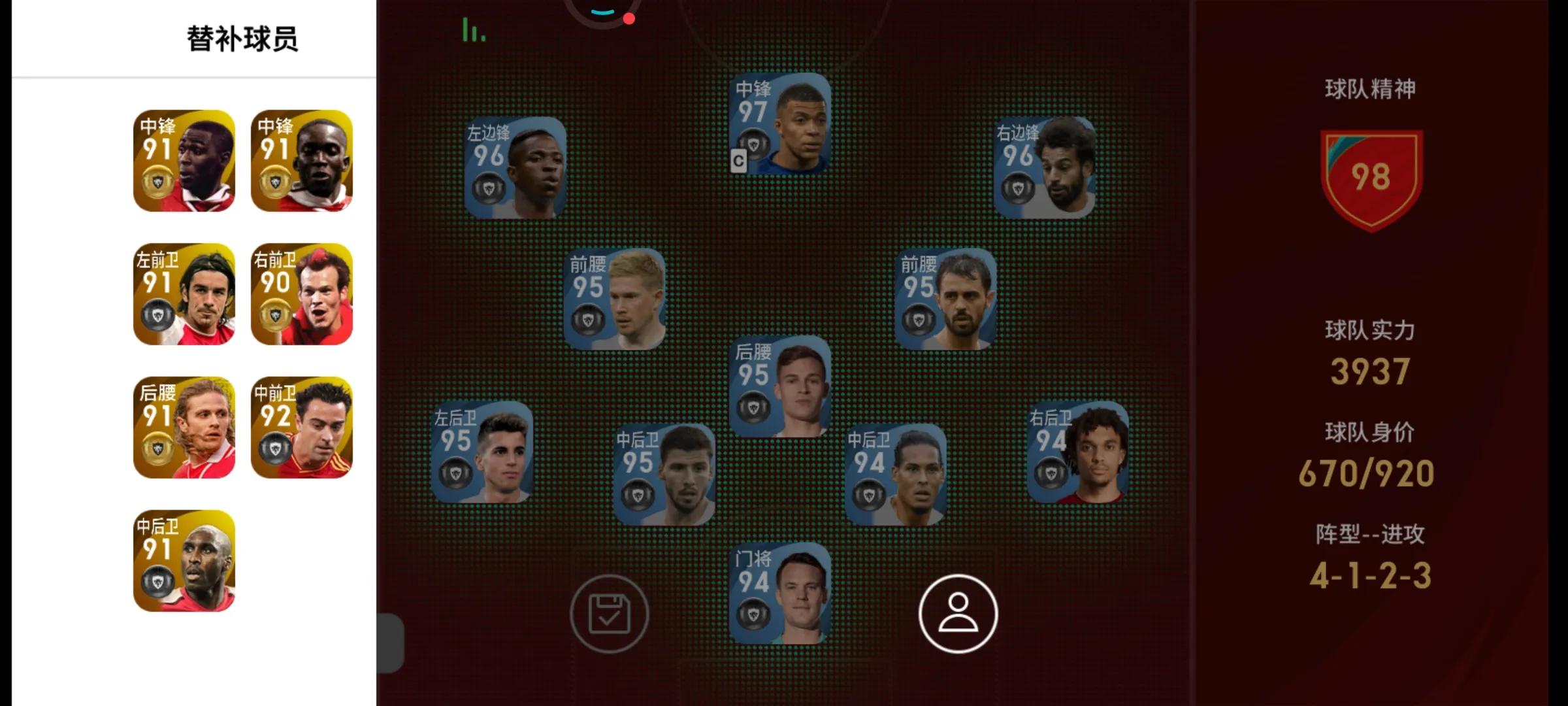The image size is (1568, 706).
Task: Select the bearded 95 attacking midfielder card
Action: click(x=945, y=299)
